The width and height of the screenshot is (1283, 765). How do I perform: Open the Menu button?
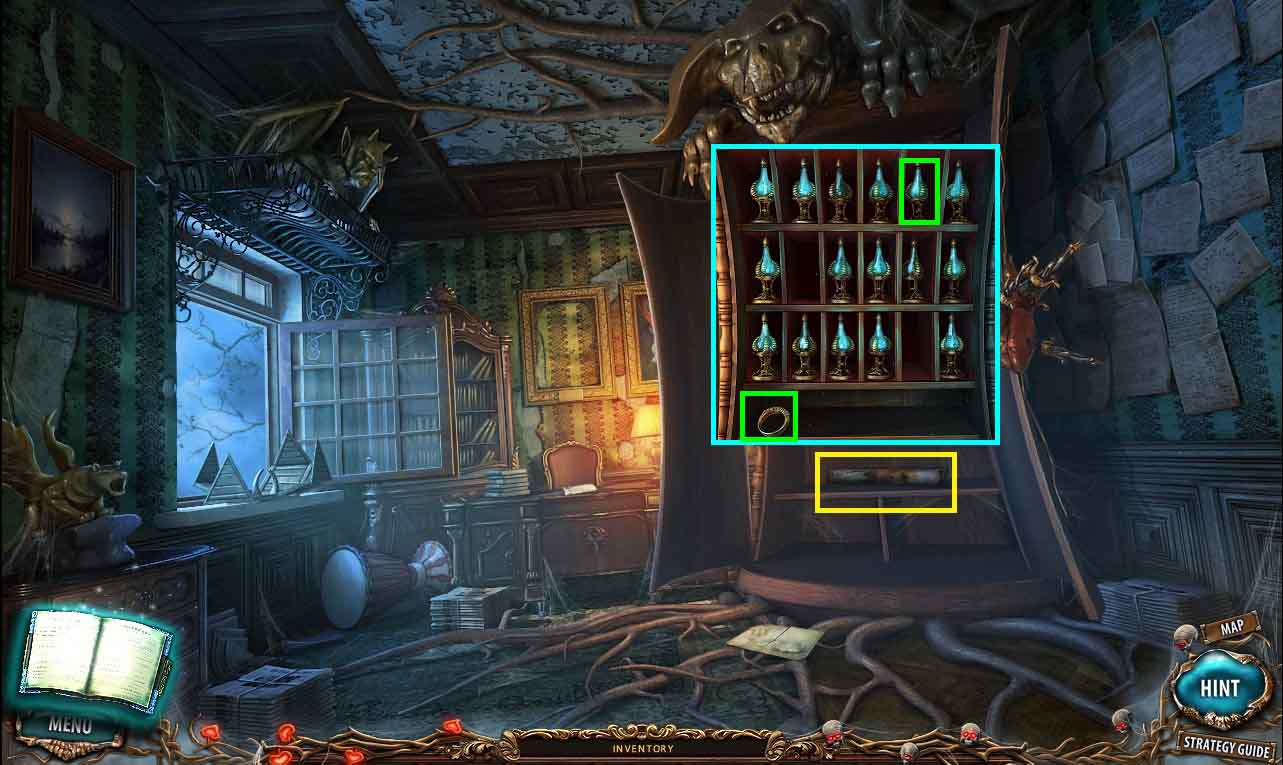pos(69,725)
